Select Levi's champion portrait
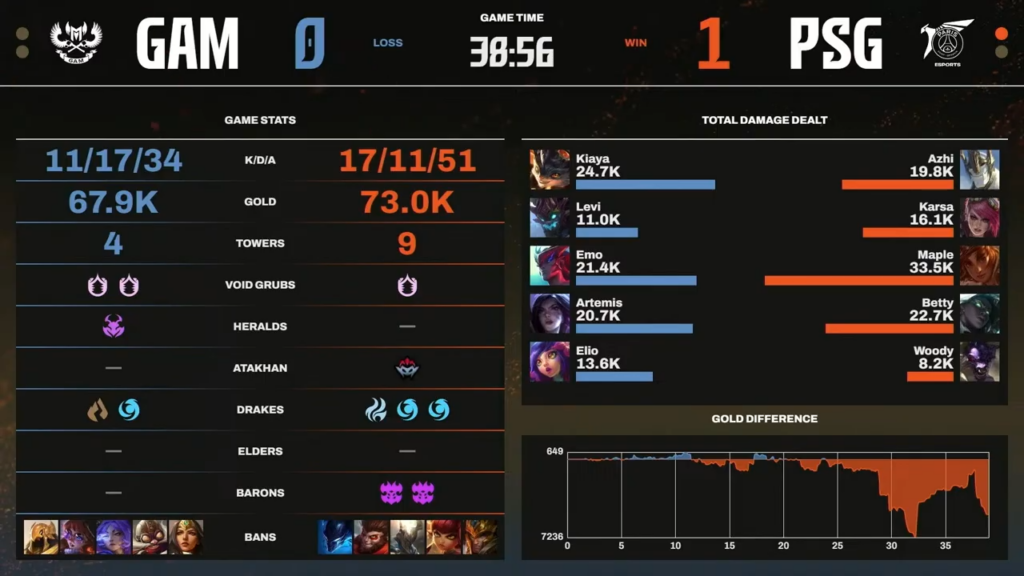The height and width of the screenshot is (576, 1024). [x=549, y=217]
